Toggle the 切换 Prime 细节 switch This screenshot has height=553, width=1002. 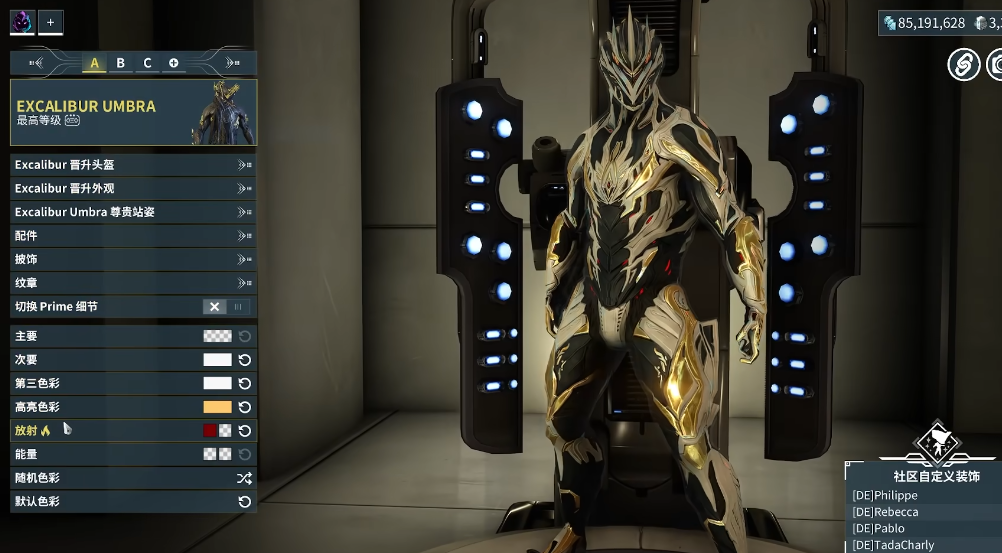coord(226,307)
